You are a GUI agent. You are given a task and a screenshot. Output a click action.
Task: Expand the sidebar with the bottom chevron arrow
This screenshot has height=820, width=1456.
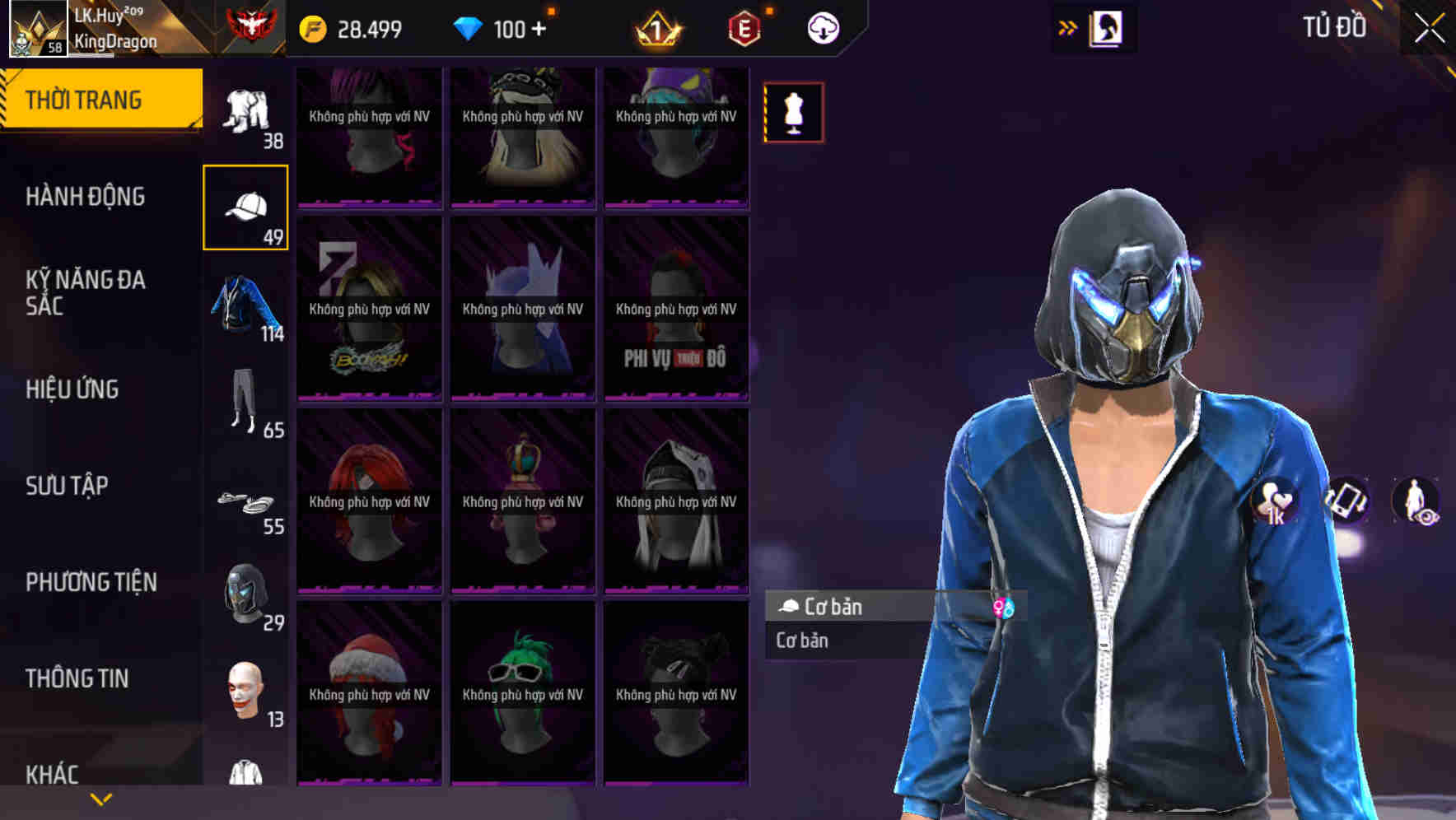[x=100, y=800]
